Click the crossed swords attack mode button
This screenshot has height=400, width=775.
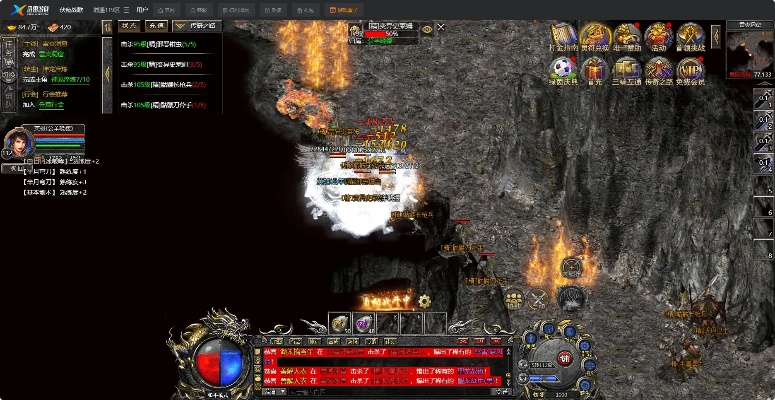(538, 297)
